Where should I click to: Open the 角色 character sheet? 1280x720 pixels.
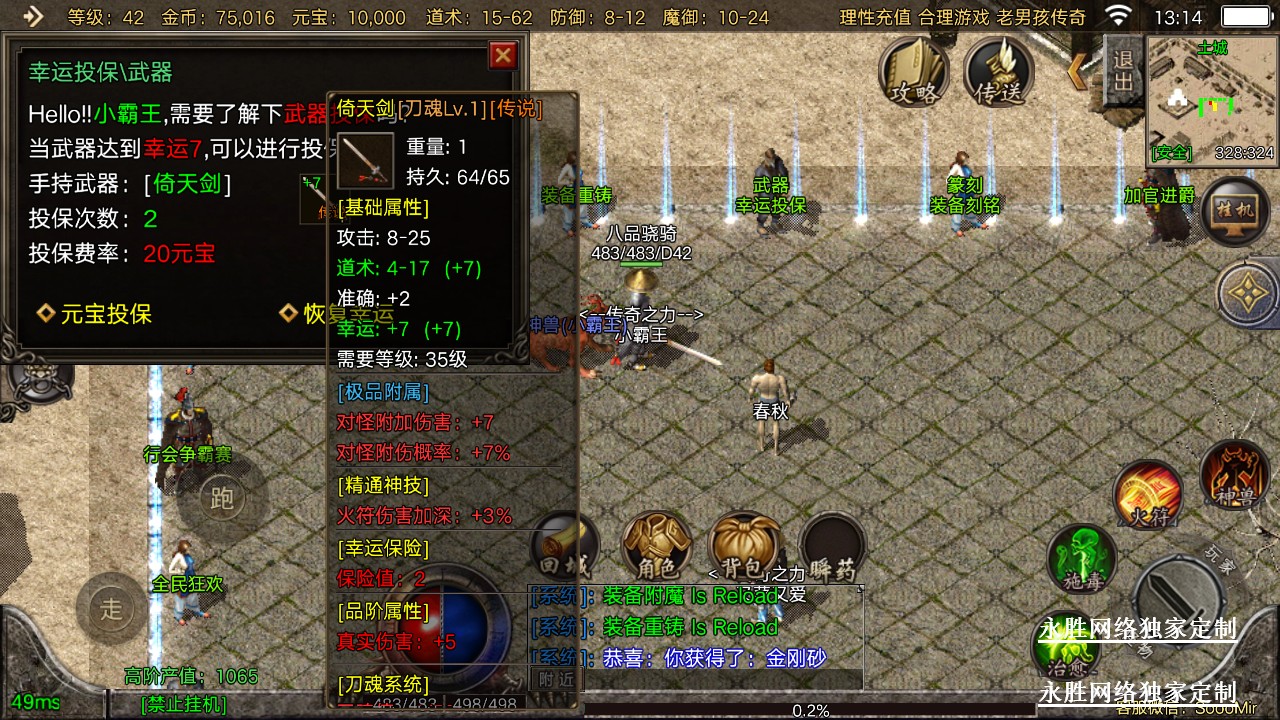(x=656, y=546)
